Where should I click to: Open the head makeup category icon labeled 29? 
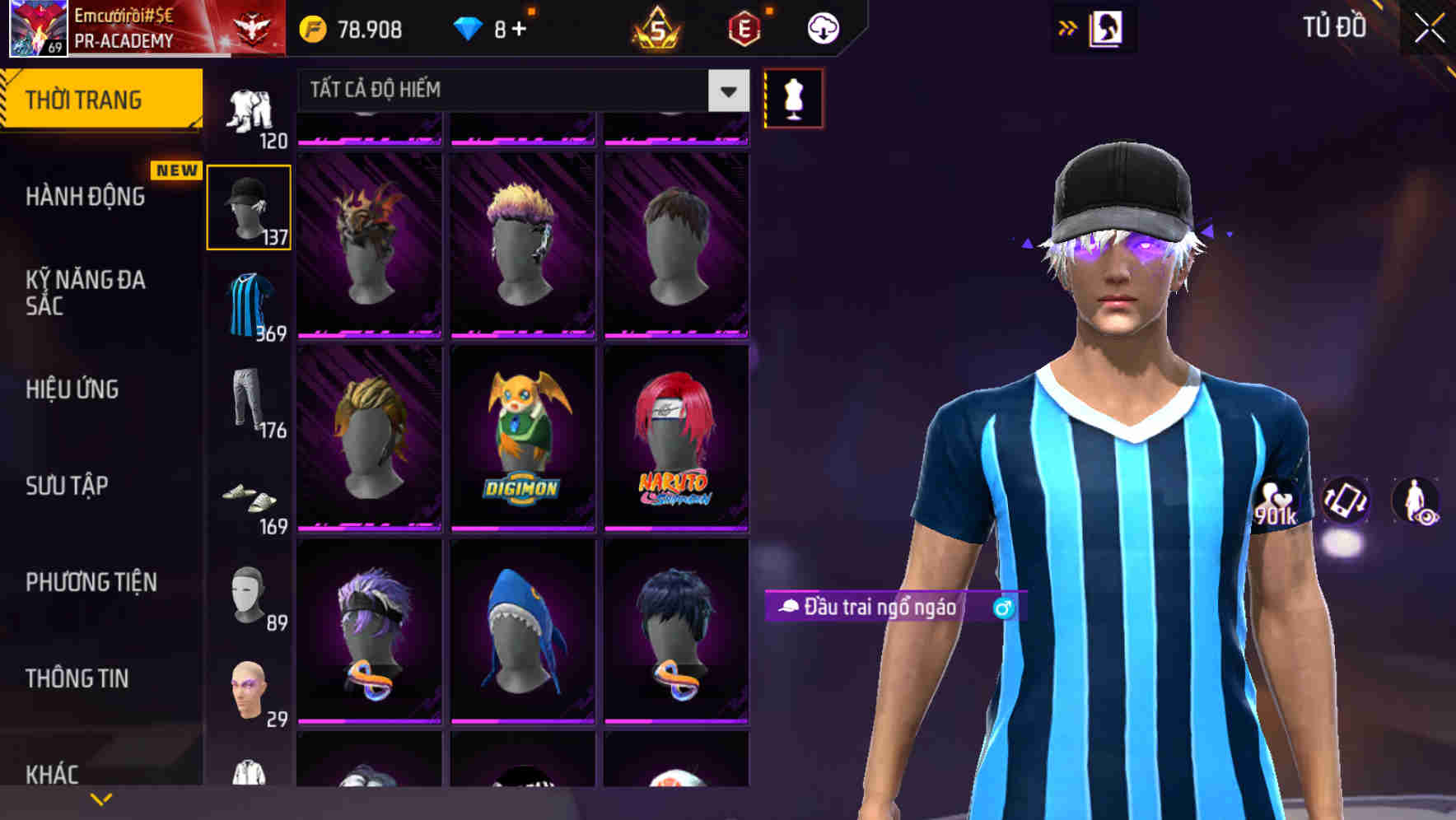(250, 690)
